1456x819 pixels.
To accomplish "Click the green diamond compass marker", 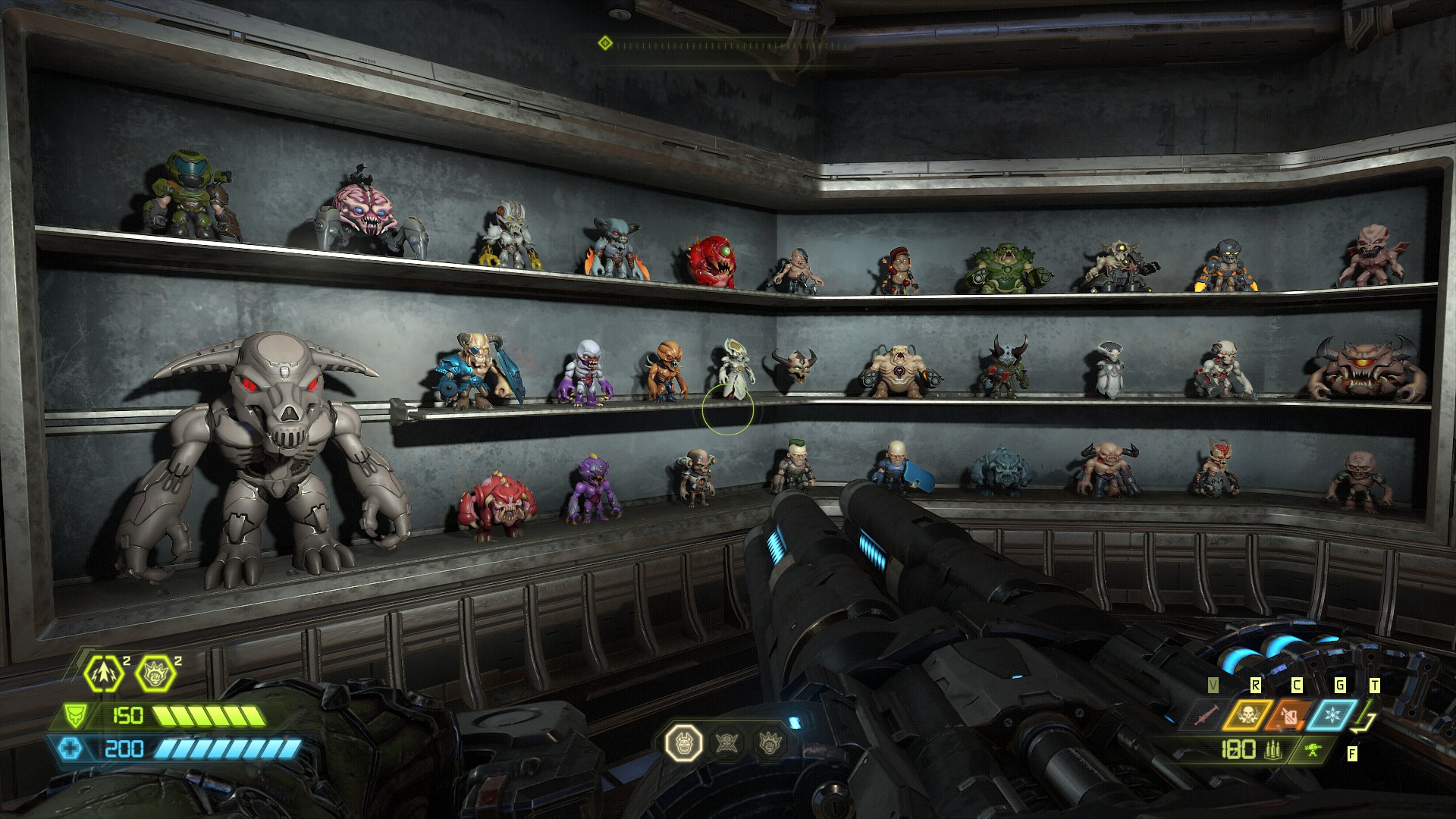I will 604,42.
